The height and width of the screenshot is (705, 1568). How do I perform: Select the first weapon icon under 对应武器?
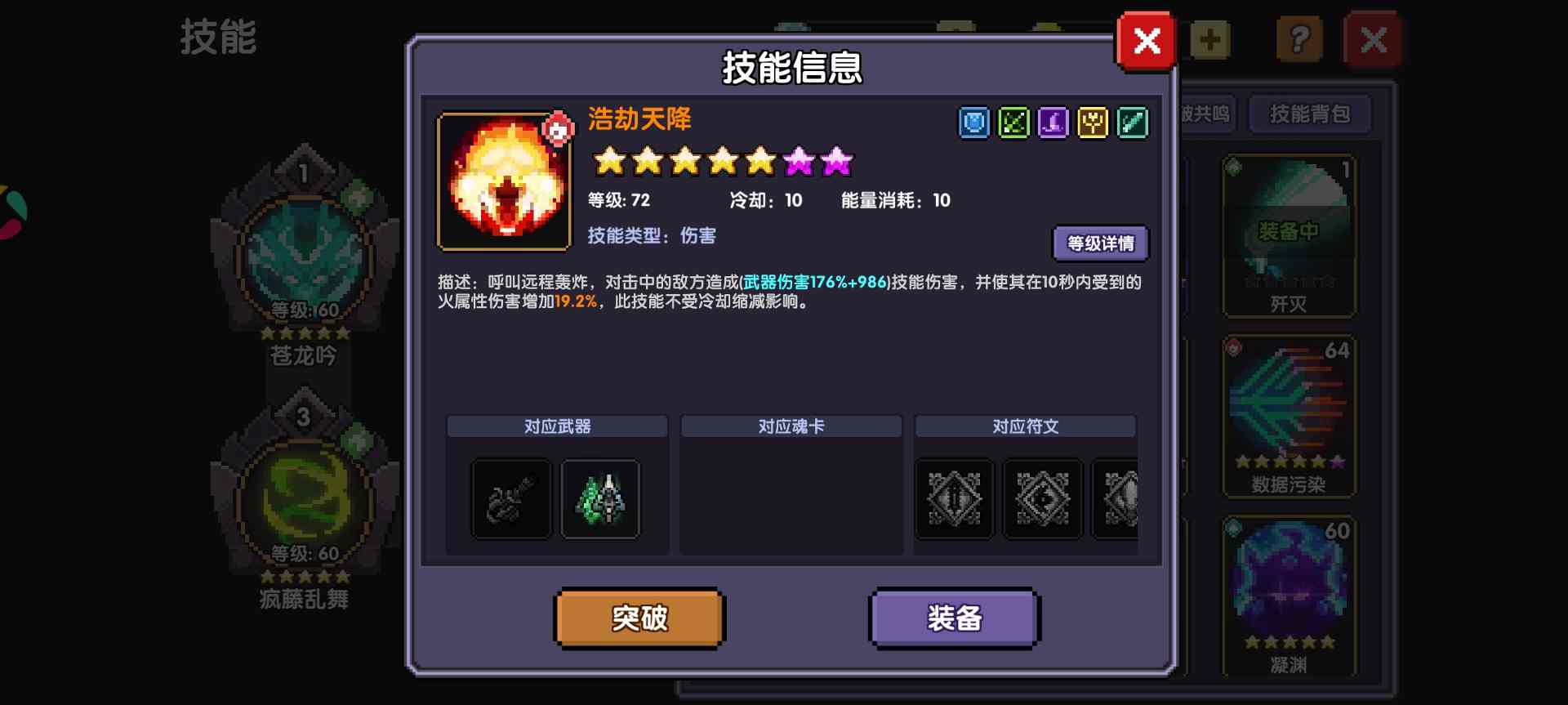[x=510, y=499]
